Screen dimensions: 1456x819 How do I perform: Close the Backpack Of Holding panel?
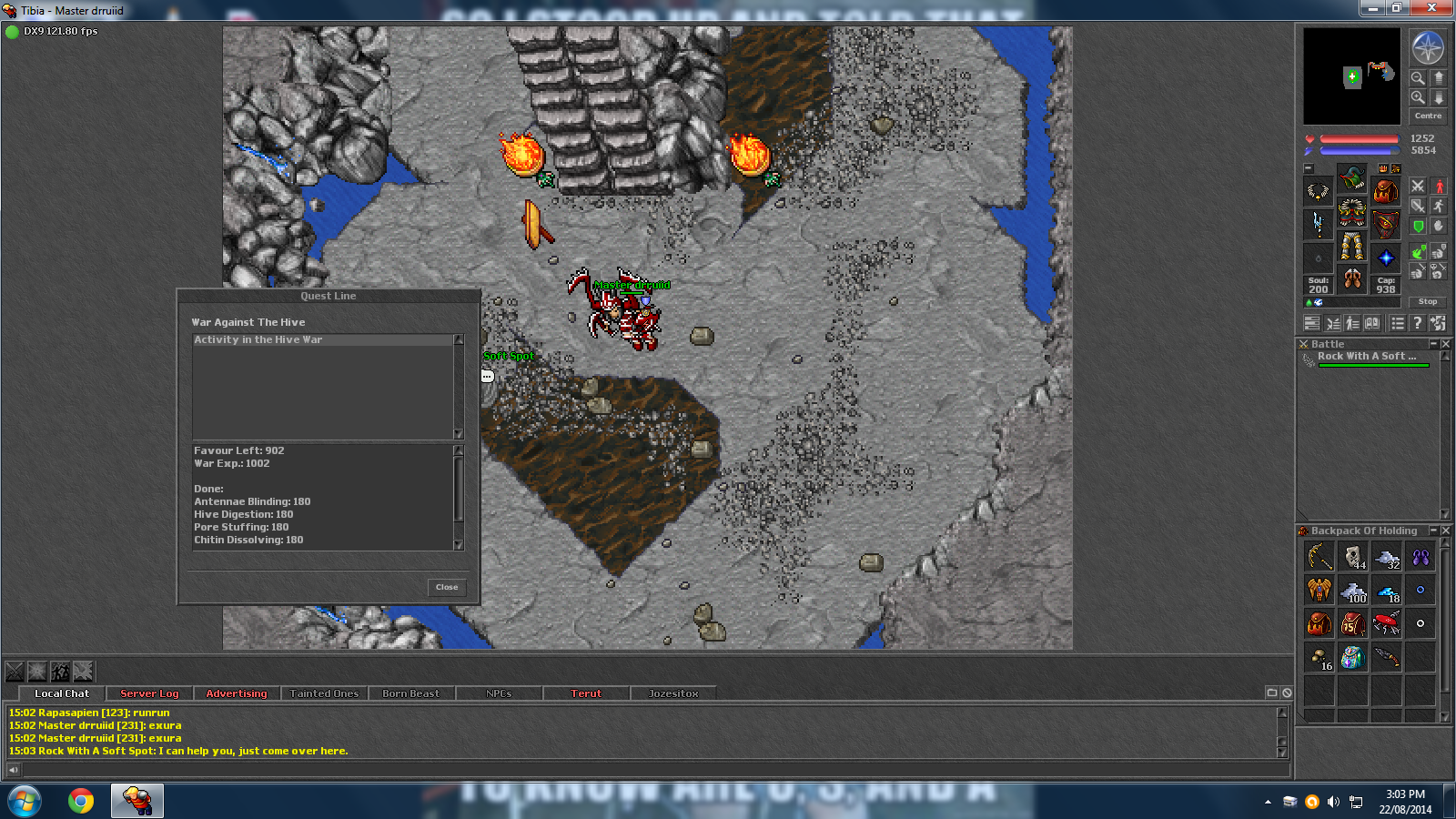pos(1446,531)
